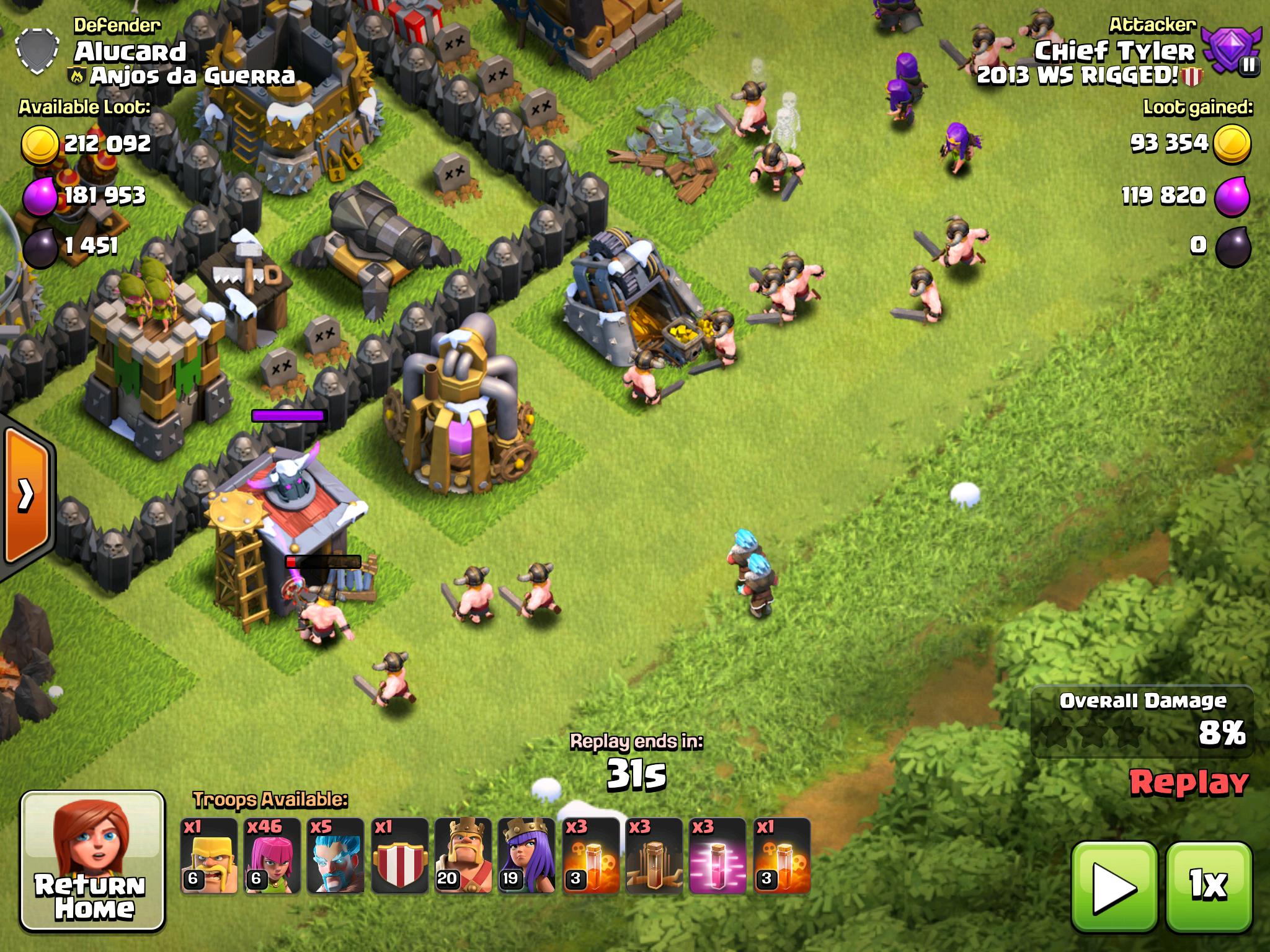
Task: Select the Barbarian troop slot
Action: click(209, 856)
